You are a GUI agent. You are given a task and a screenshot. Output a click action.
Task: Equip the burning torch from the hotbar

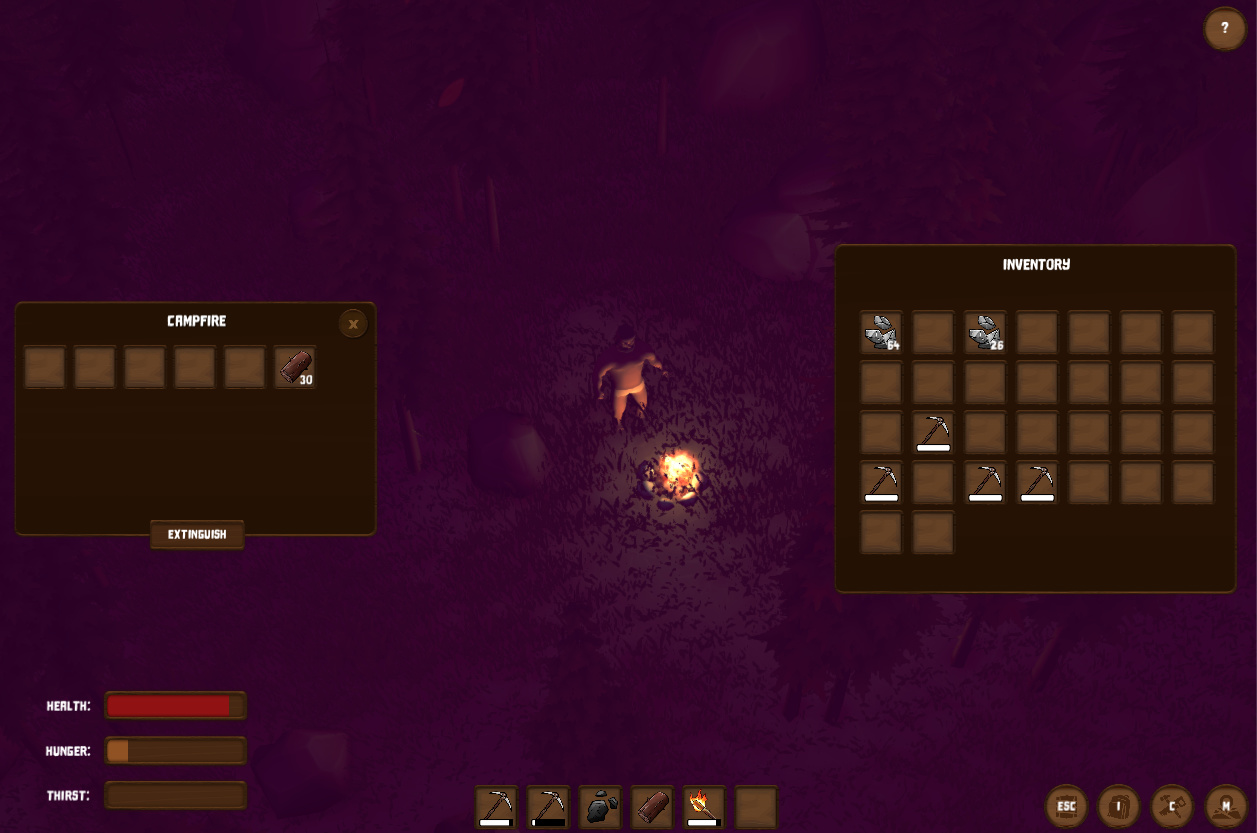704,807
